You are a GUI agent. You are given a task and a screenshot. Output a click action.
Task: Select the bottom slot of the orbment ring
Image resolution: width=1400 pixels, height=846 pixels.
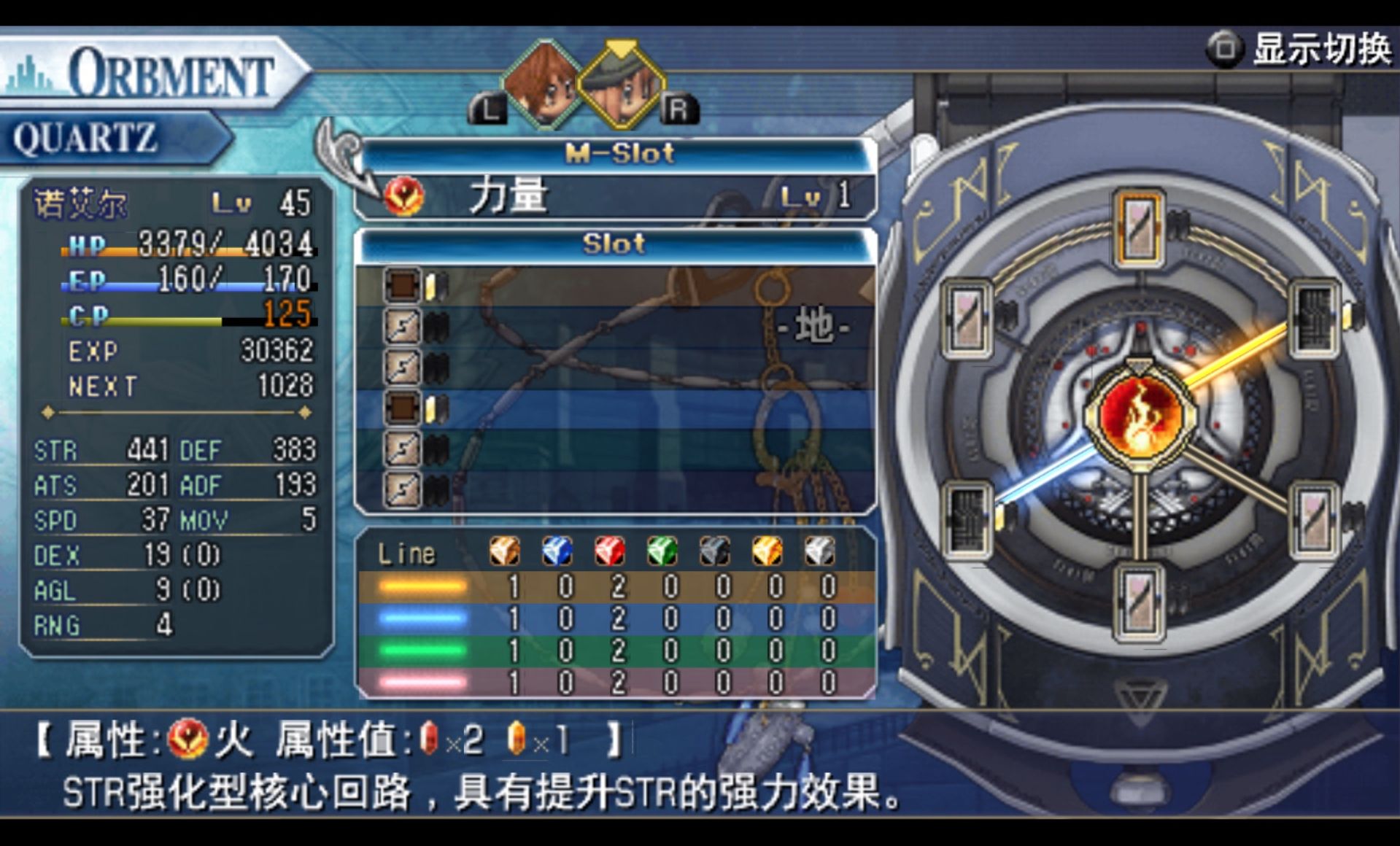coord(1139,602)
